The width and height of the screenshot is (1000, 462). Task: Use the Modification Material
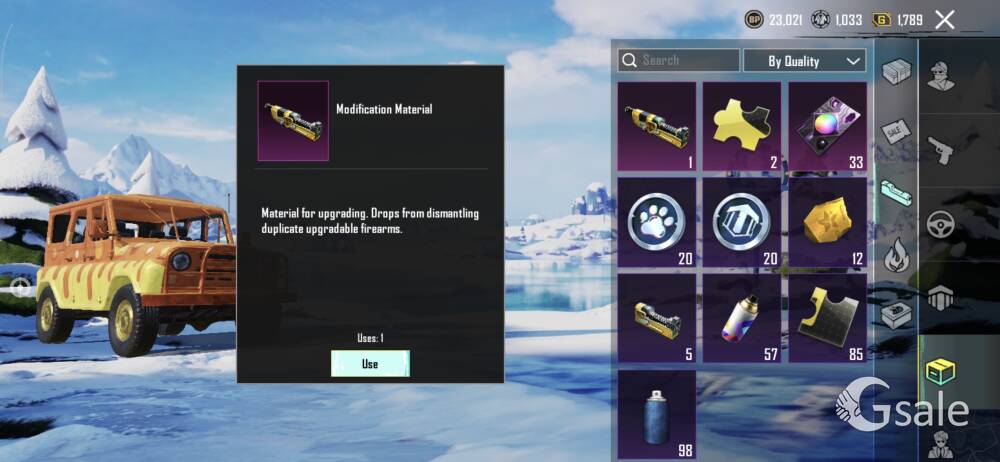tap(370, 364)
